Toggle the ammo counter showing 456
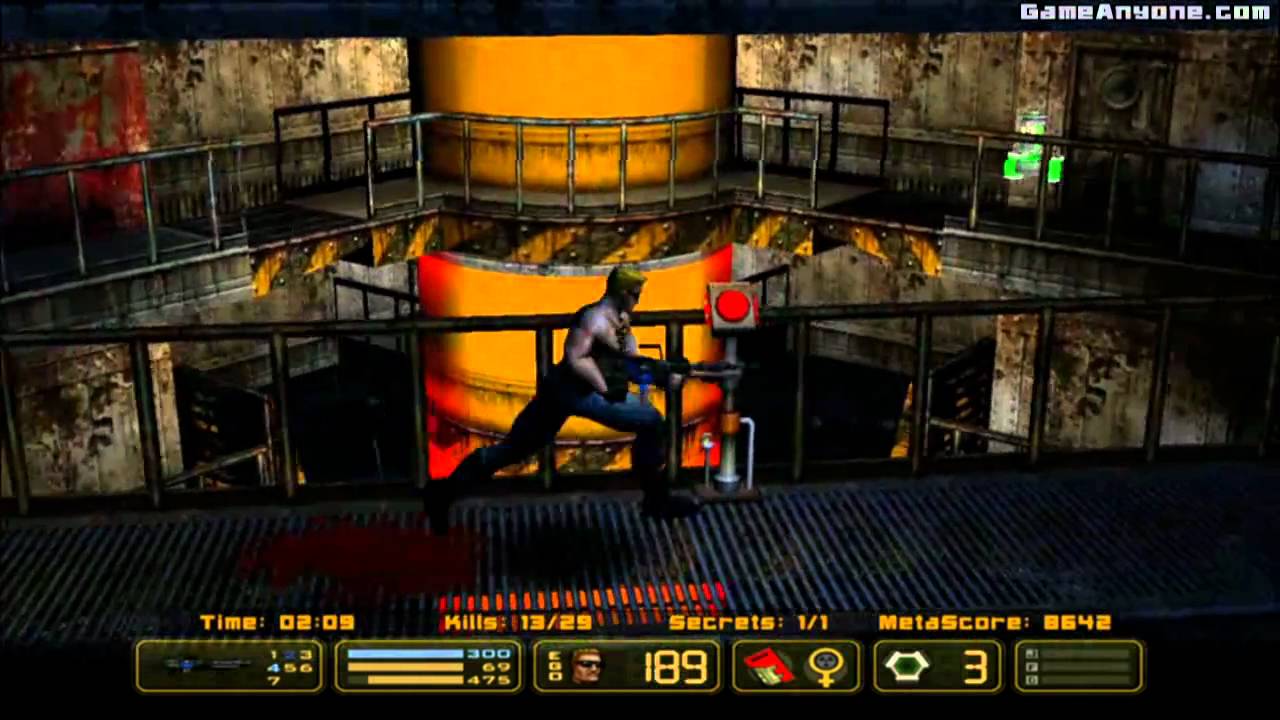 (290, 668)
